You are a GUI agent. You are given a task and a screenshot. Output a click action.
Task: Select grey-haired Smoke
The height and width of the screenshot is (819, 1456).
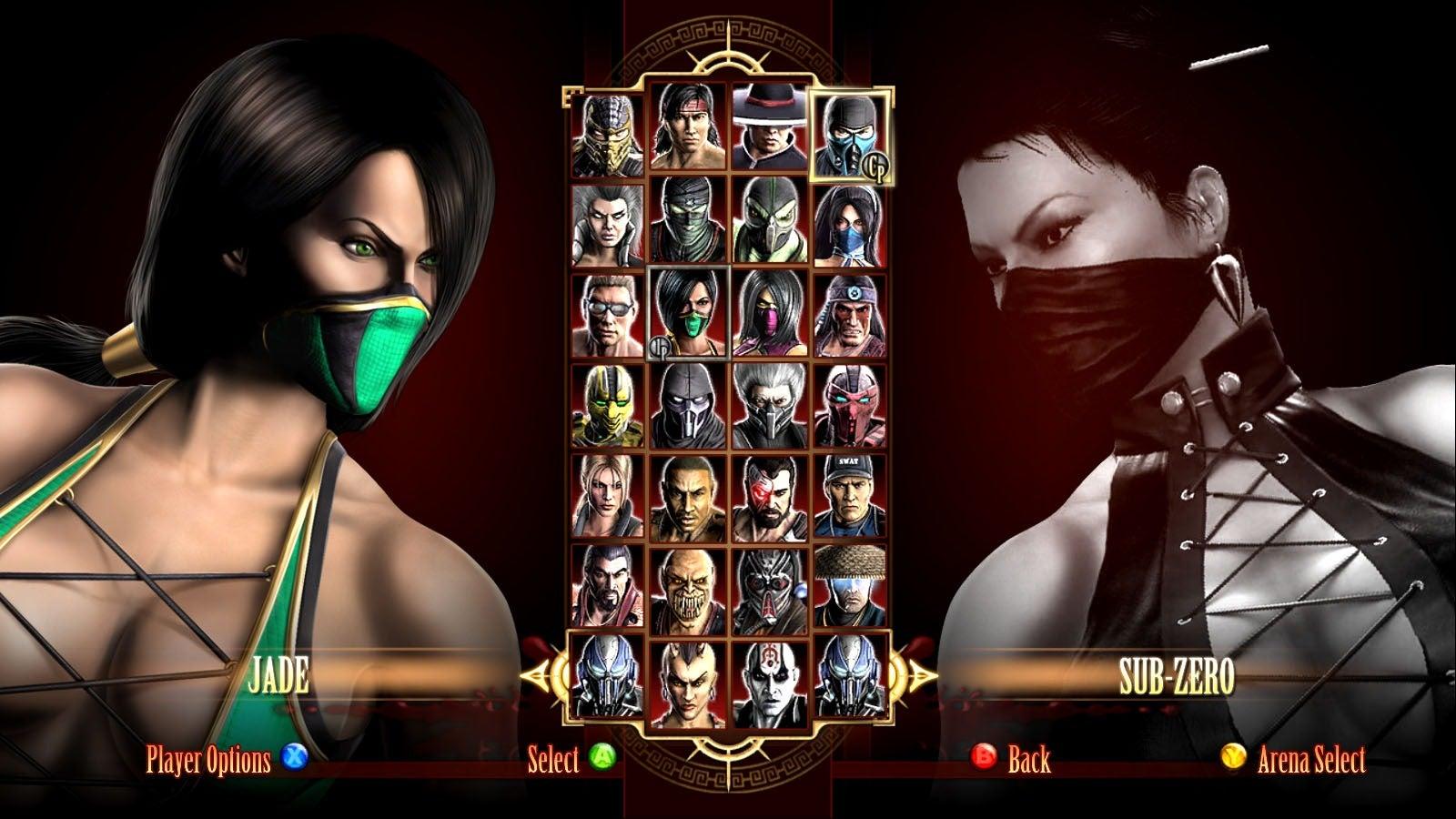tap(769, 406)
